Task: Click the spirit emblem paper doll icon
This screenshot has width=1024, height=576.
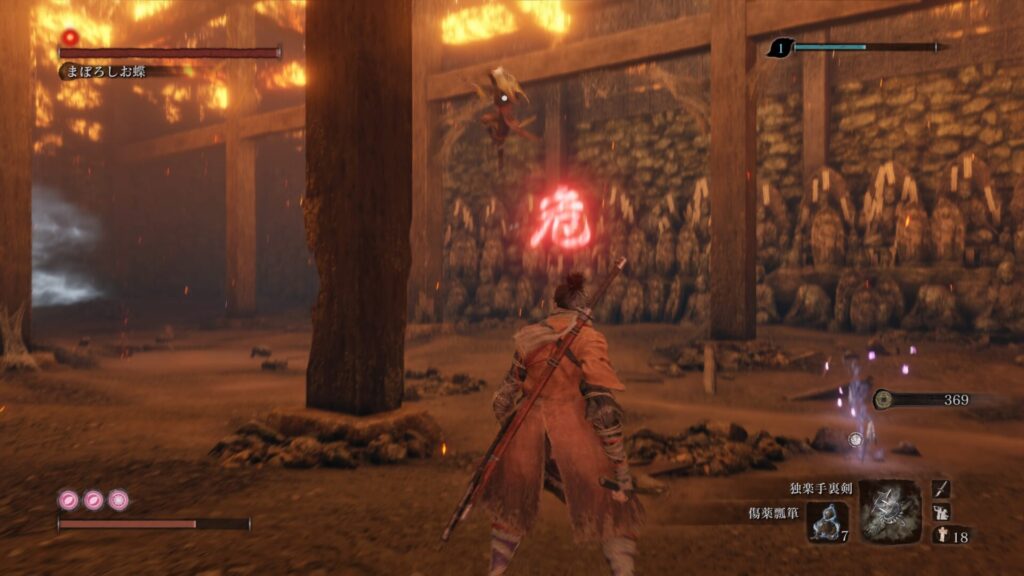Action: [941, 536]
